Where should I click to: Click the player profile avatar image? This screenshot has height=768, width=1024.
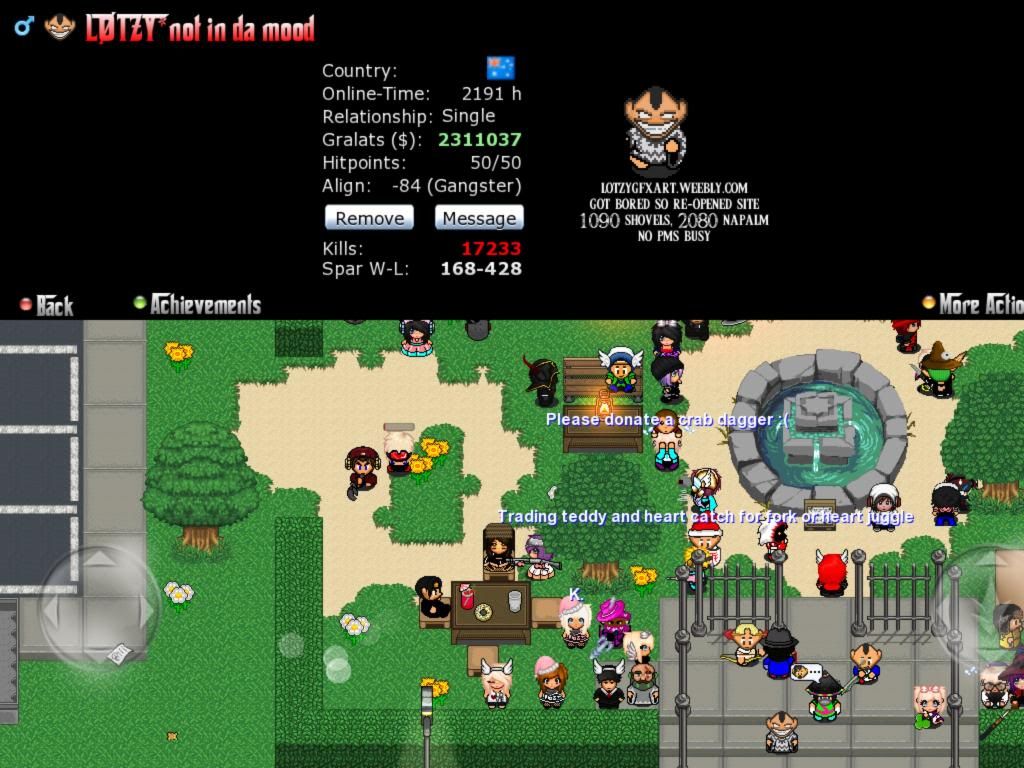tap(656, 131)
